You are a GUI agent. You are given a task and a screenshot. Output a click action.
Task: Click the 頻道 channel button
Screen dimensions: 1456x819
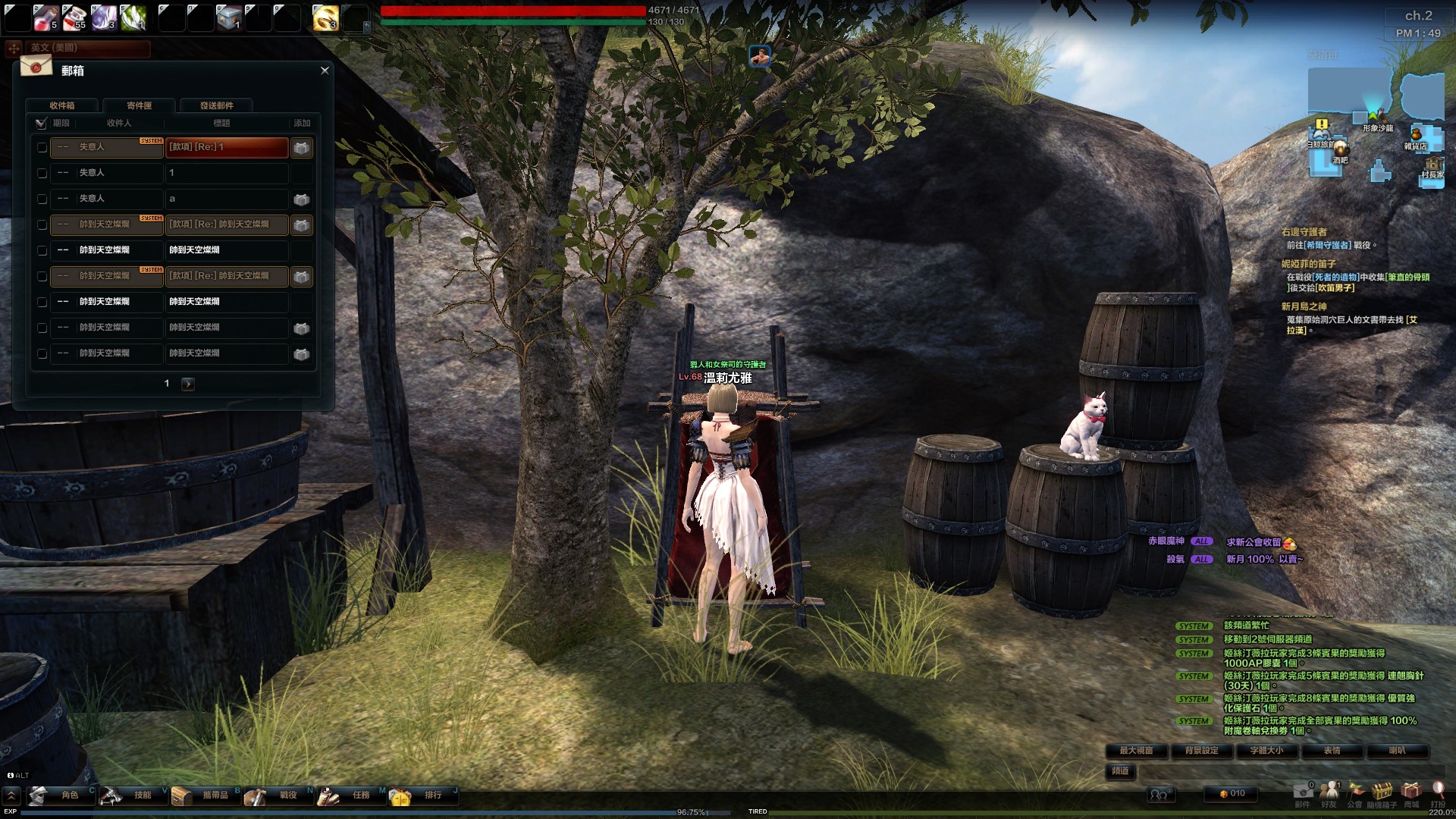coord(1120,771)
